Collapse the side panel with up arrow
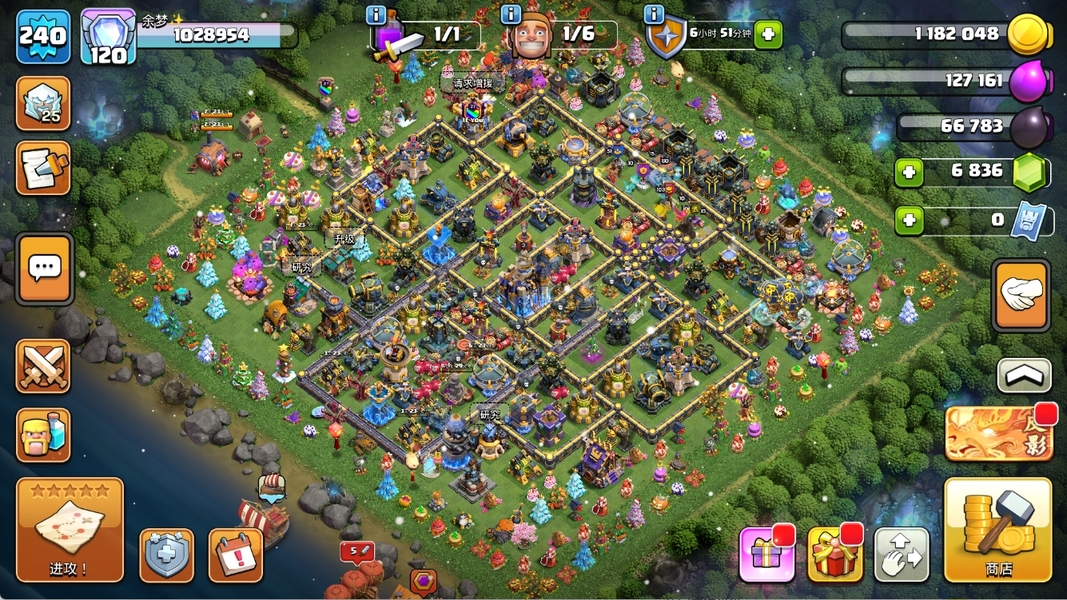Image resolution: width=1067 pixels, height=600 pixels. (1024, 375)
